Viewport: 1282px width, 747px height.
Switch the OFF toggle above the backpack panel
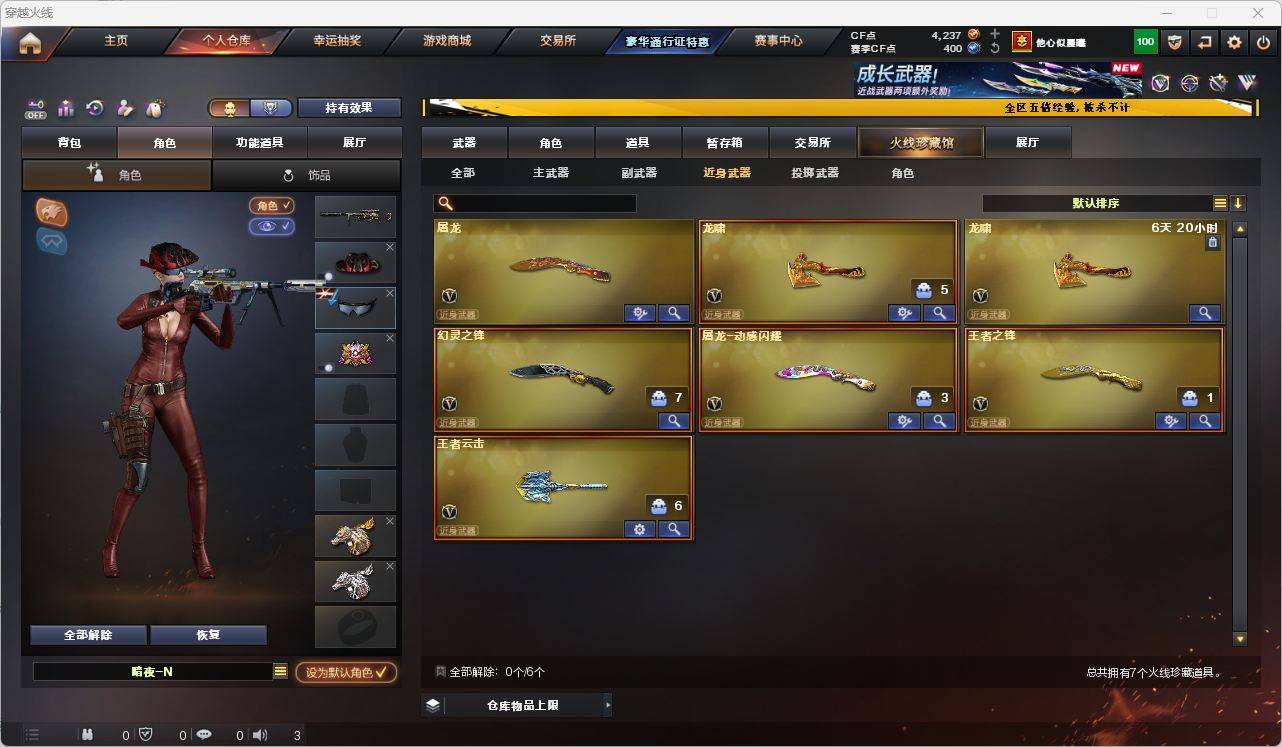click(x=35, y=106)
